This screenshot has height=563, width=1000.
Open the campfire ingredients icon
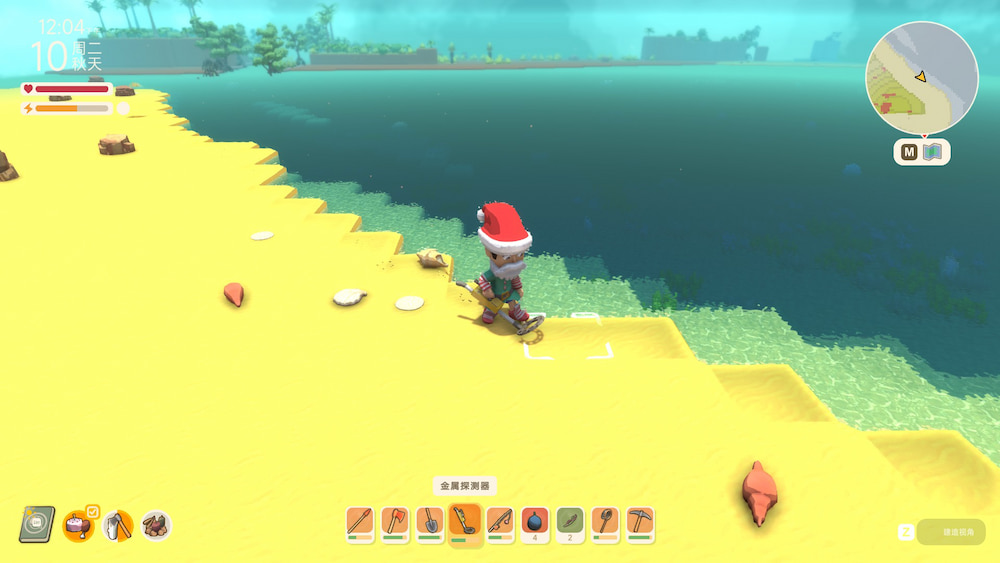pos(155,524)
